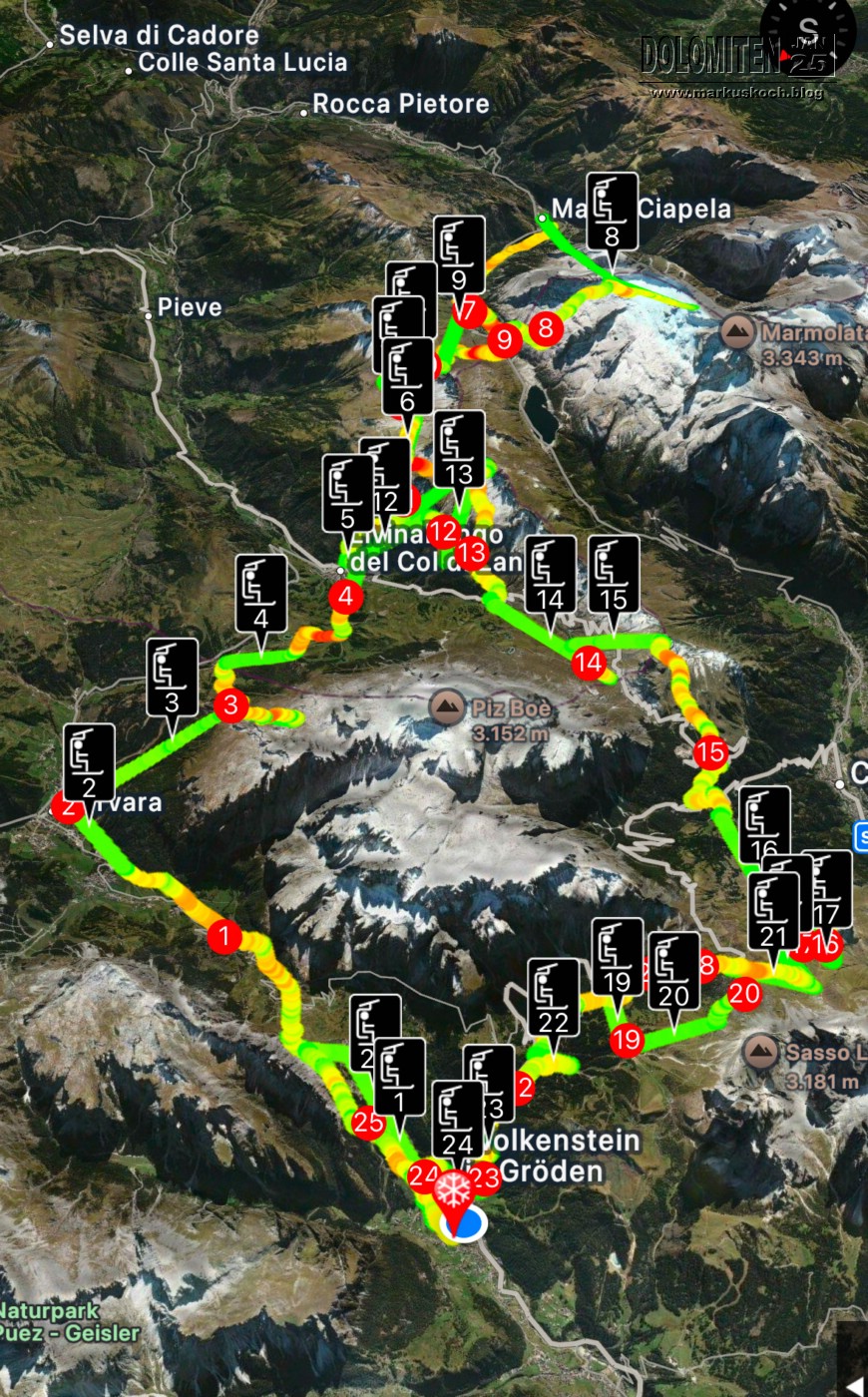Select chairlift marker number 8

[x=612, y=211]
